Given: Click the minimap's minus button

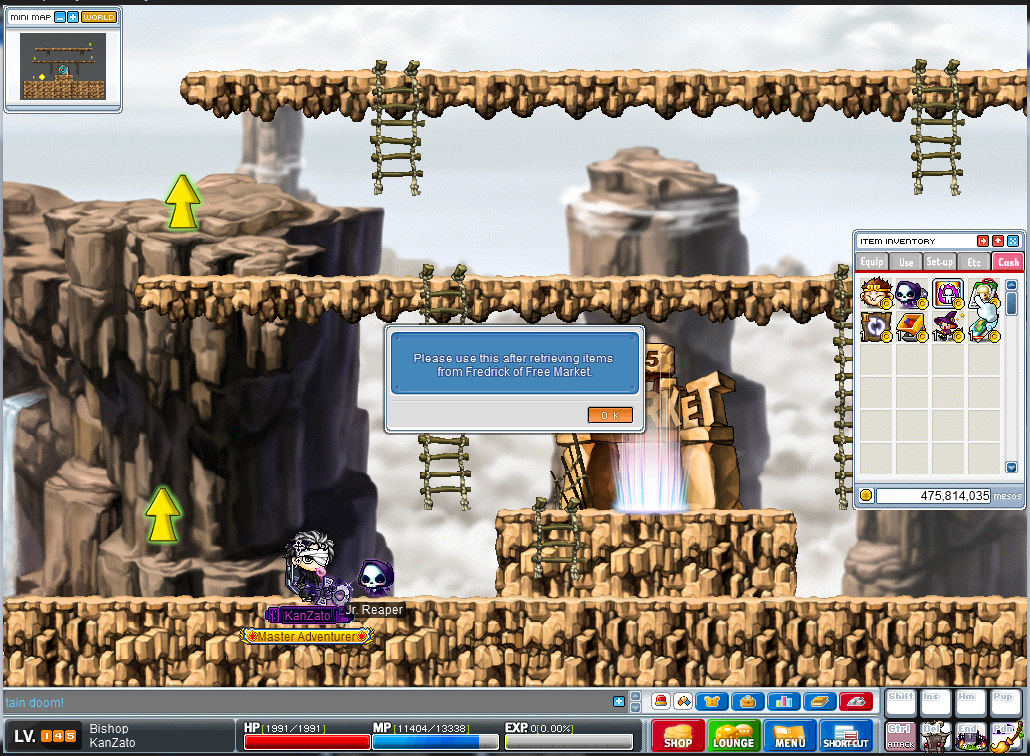Looking at the screenshot, I should (60, 18).
